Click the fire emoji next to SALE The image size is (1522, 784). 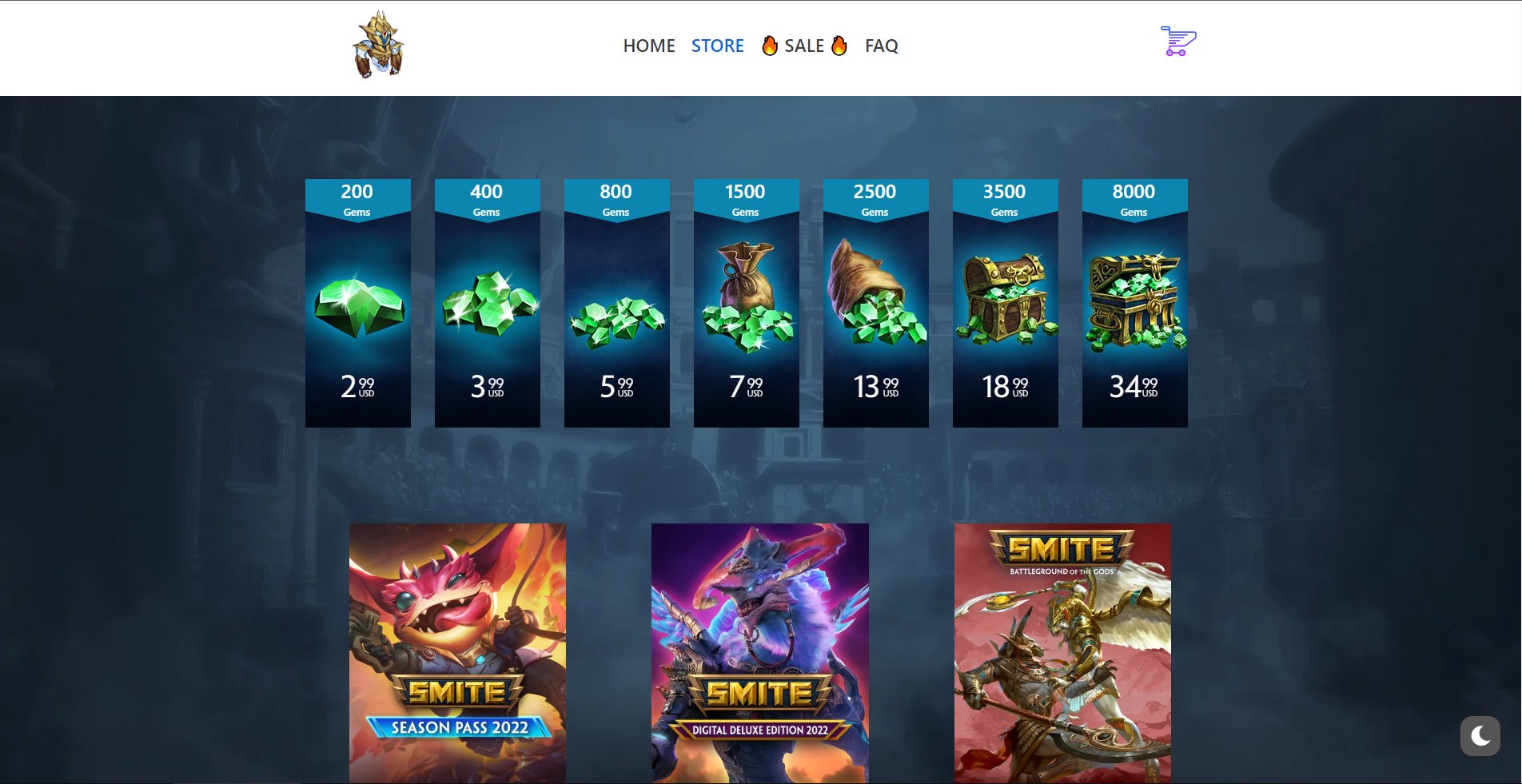769,46
